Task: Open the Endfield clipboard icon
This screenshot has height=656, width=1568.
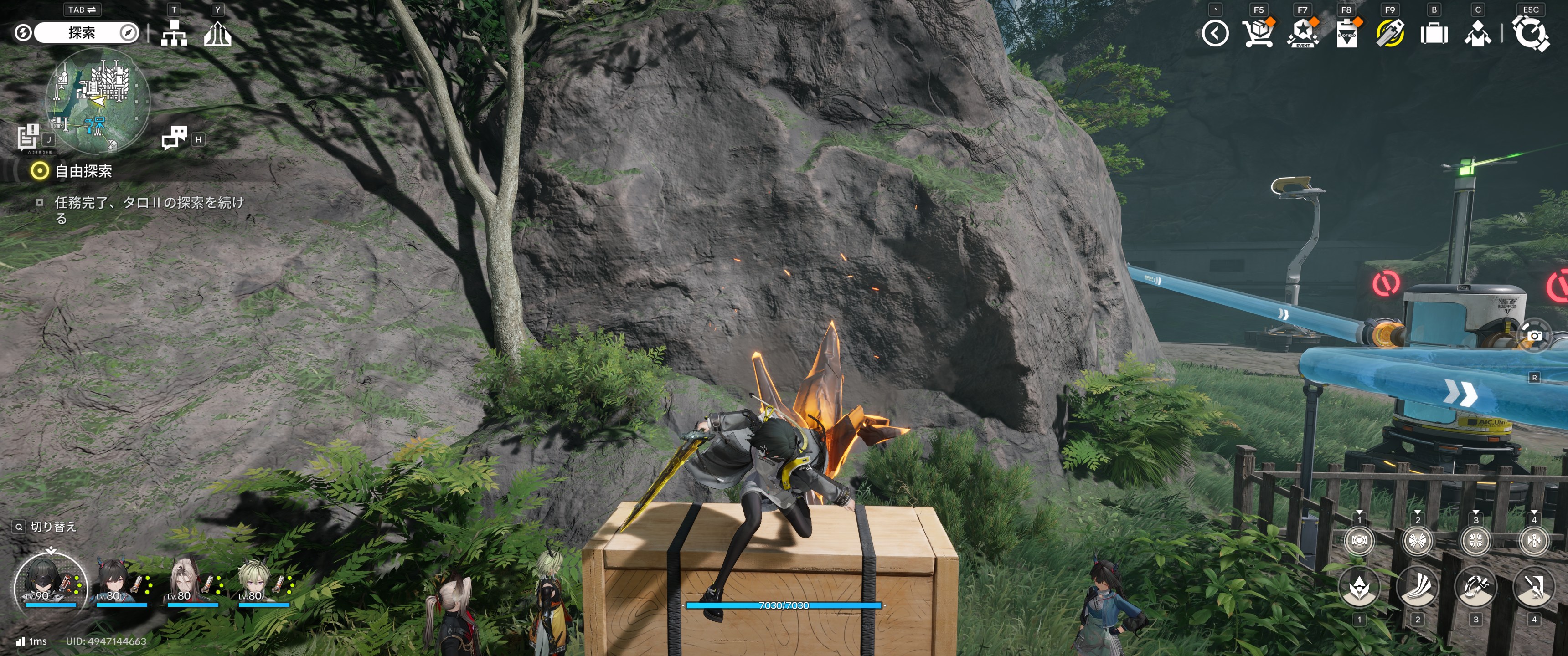Action: [x=1346, y=33]
